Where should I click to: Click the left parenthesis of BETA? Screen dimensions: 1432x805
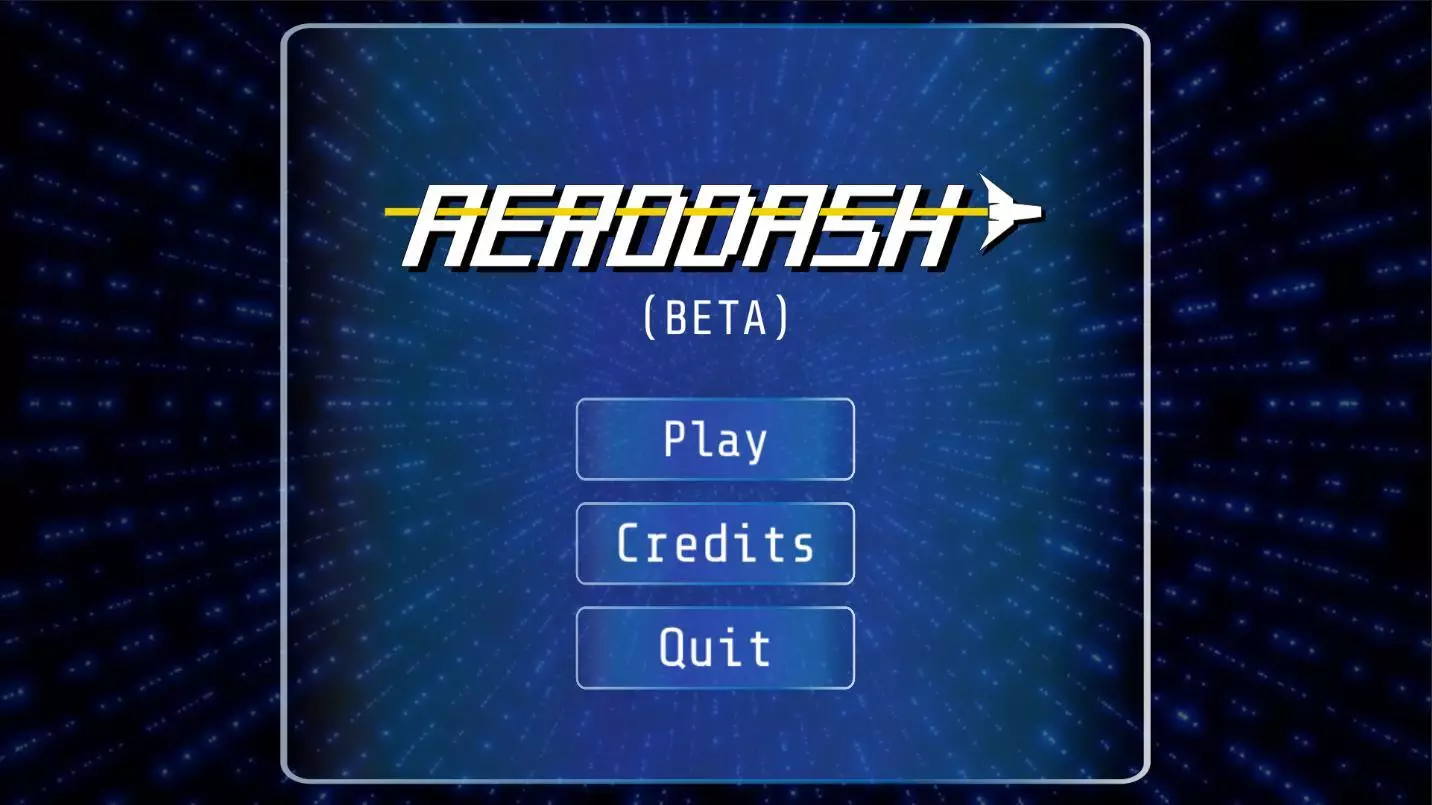(x=651, y=316)
